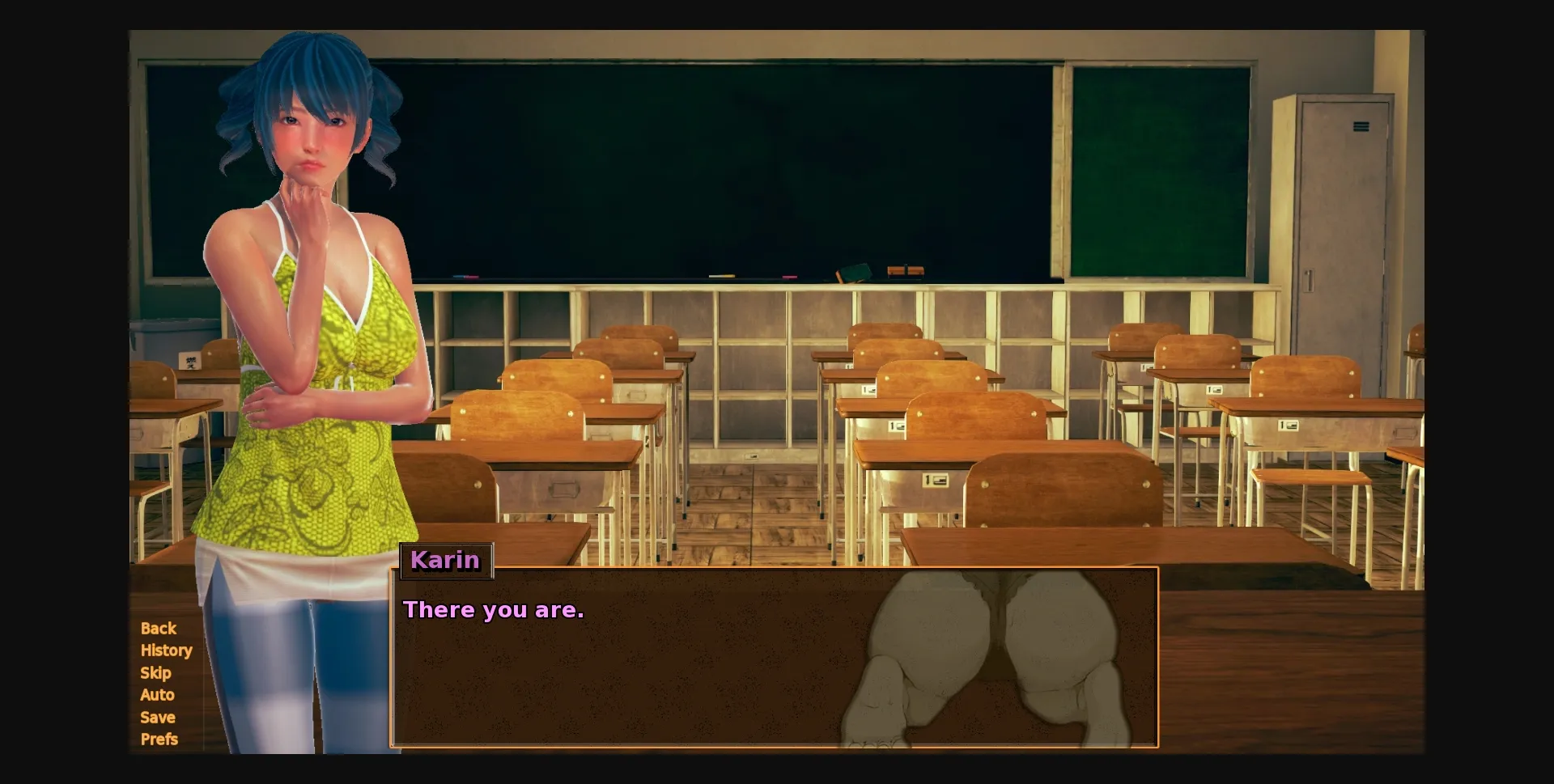Open the History log
Viewport: 1554px width, 784px height.
coord(166,650)
